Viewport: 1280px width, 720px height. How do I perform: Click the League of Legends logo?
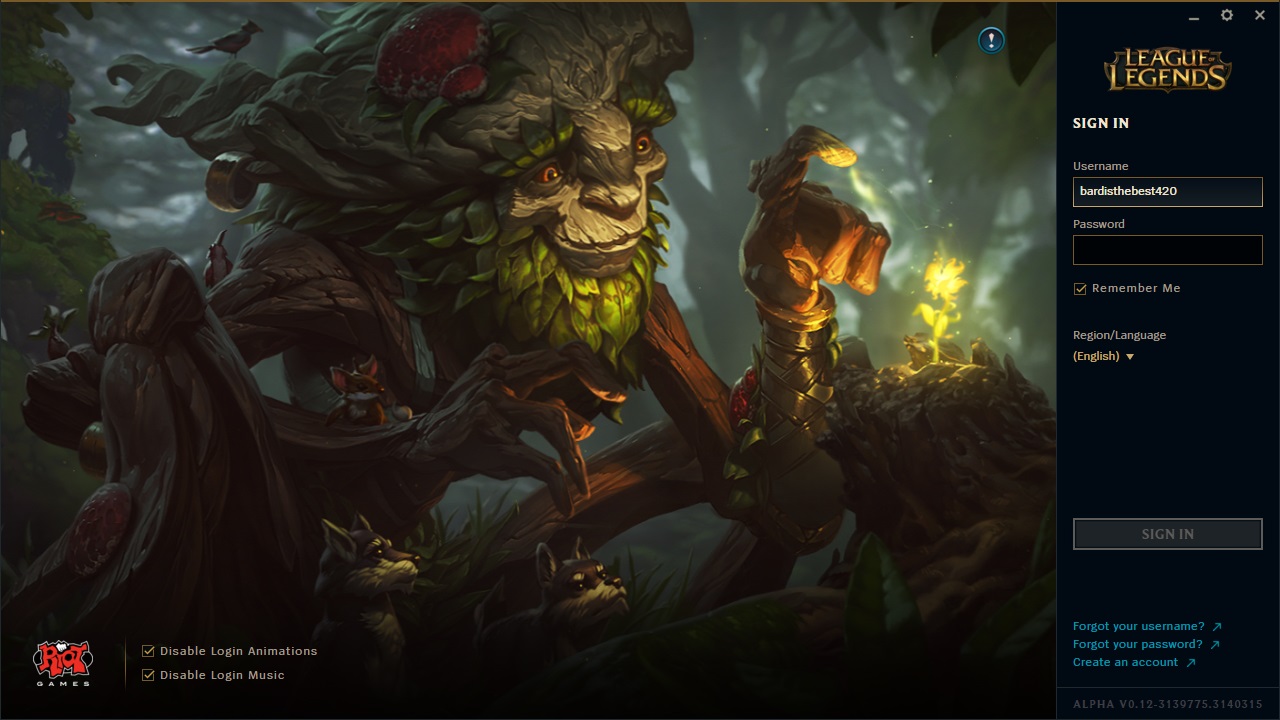click(x=1167, y=68)
